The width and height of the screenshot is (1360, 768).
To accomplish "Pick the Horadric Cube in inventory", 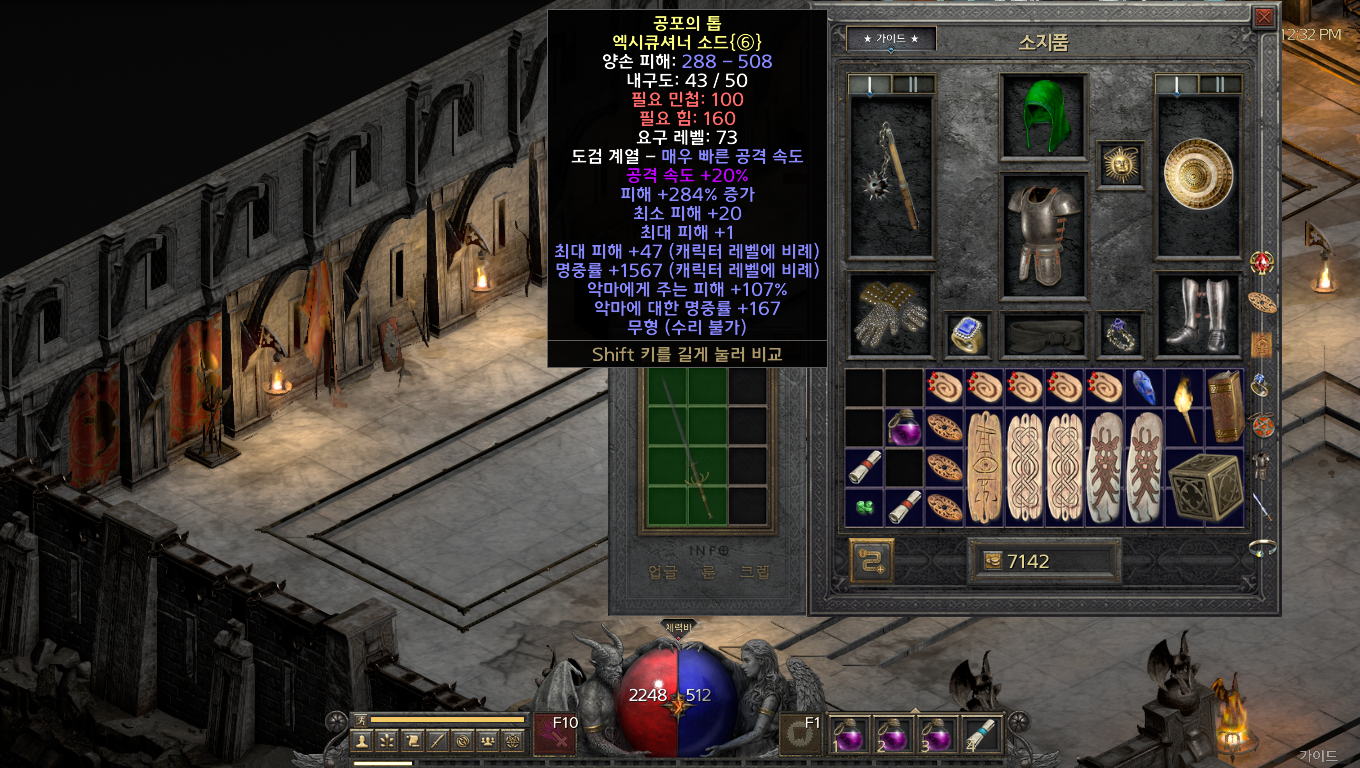I will pos(1205,487).
